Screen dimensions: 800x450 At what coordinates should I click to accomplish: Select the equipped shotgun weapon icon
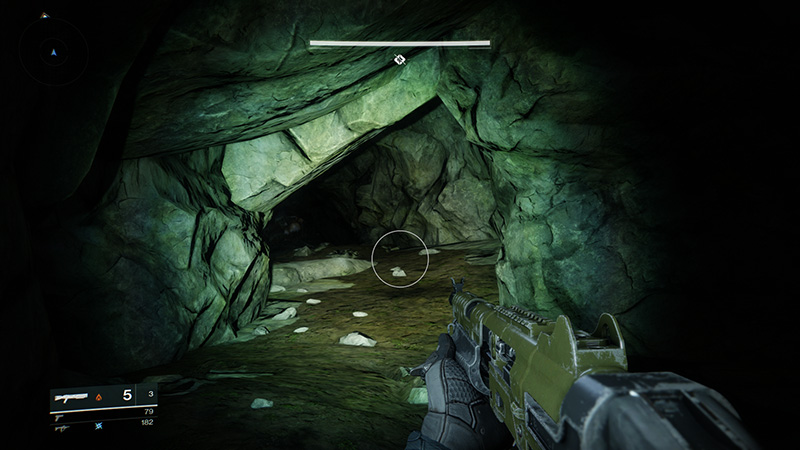point(73,397)
